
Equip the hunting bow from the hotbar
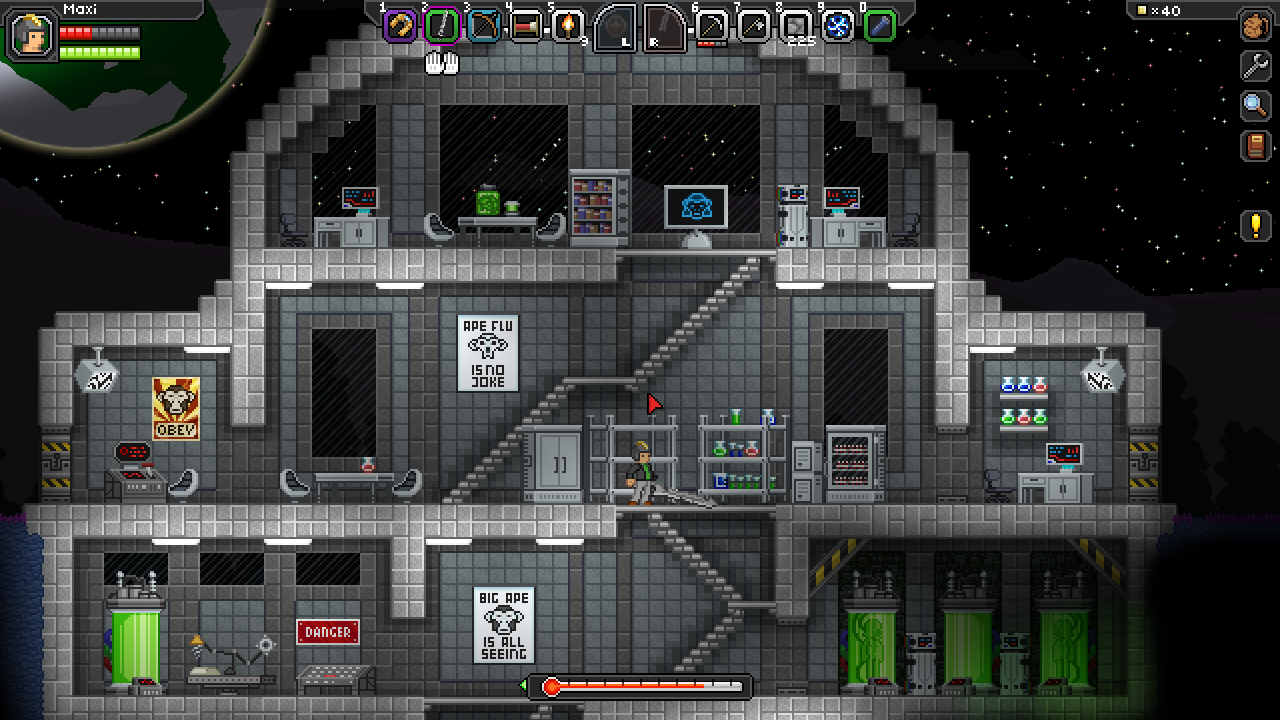pos(484,25)
